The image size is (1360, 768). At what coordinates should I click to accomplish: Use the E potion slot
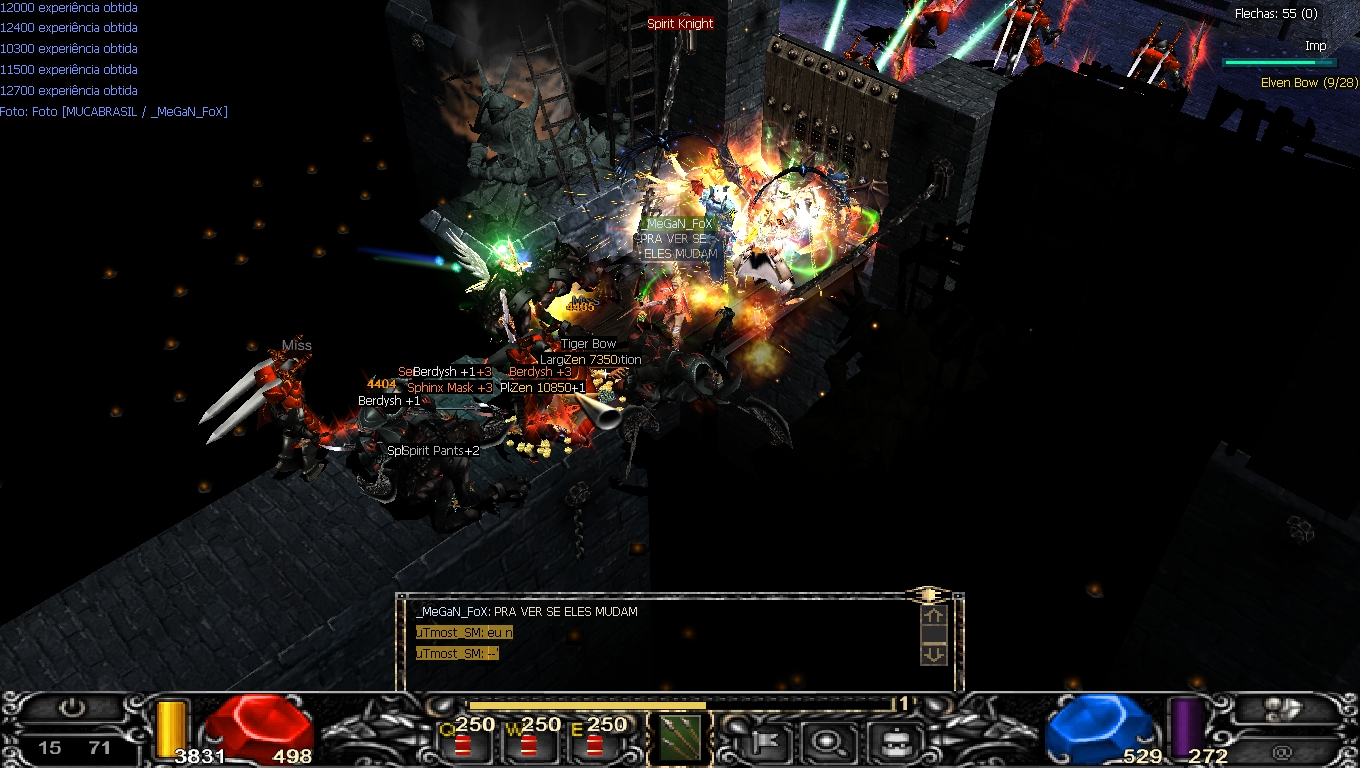click(595, 742)
